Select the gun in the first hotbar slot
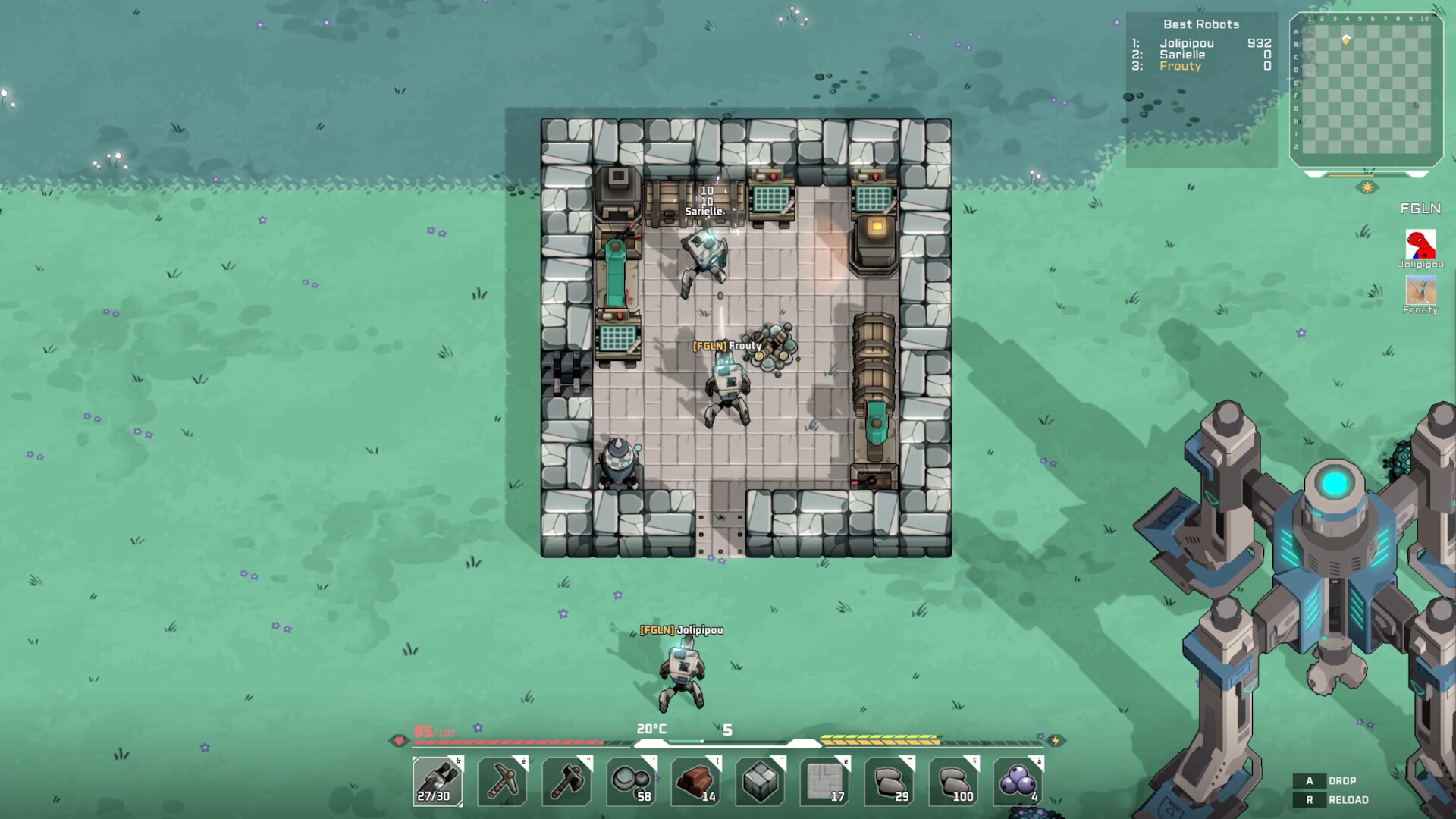This screenshot has height=819, width=1456. tap(438, 781)
